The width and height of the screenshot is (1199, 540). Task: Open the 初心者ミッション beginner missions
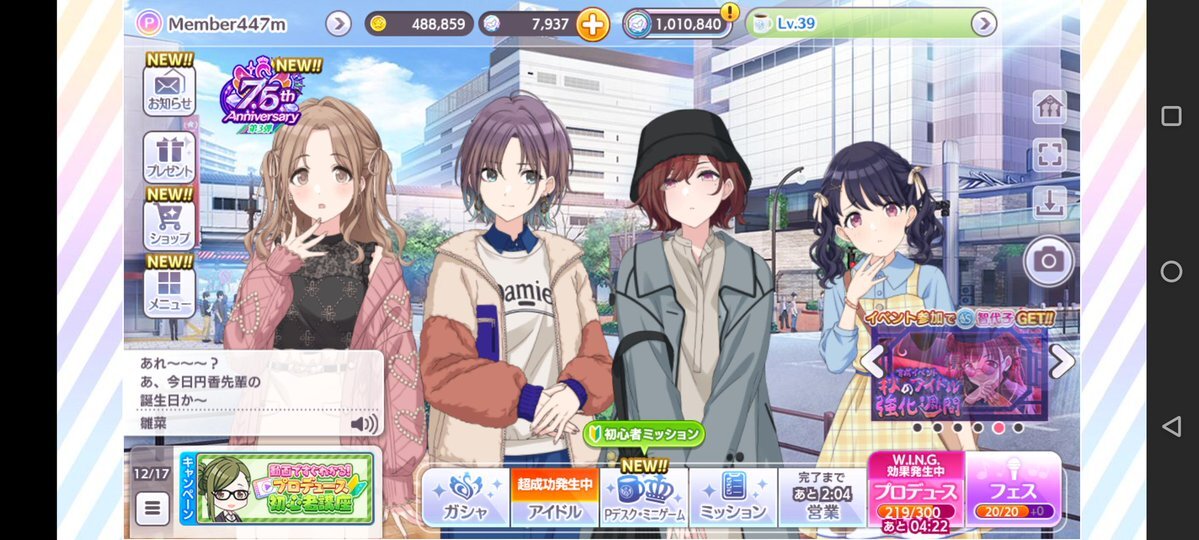(645, 434)
